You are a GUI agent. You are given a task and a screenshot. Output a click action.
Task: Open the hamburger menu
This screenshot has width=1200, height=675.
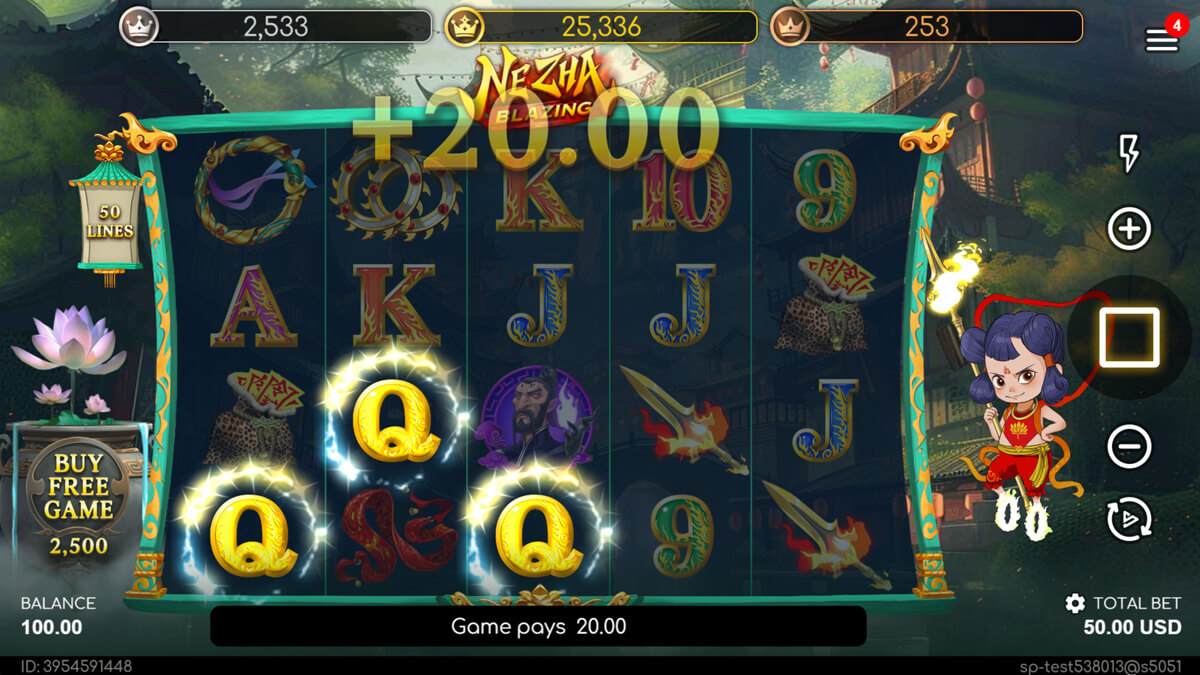click(x=1161, y=39)
